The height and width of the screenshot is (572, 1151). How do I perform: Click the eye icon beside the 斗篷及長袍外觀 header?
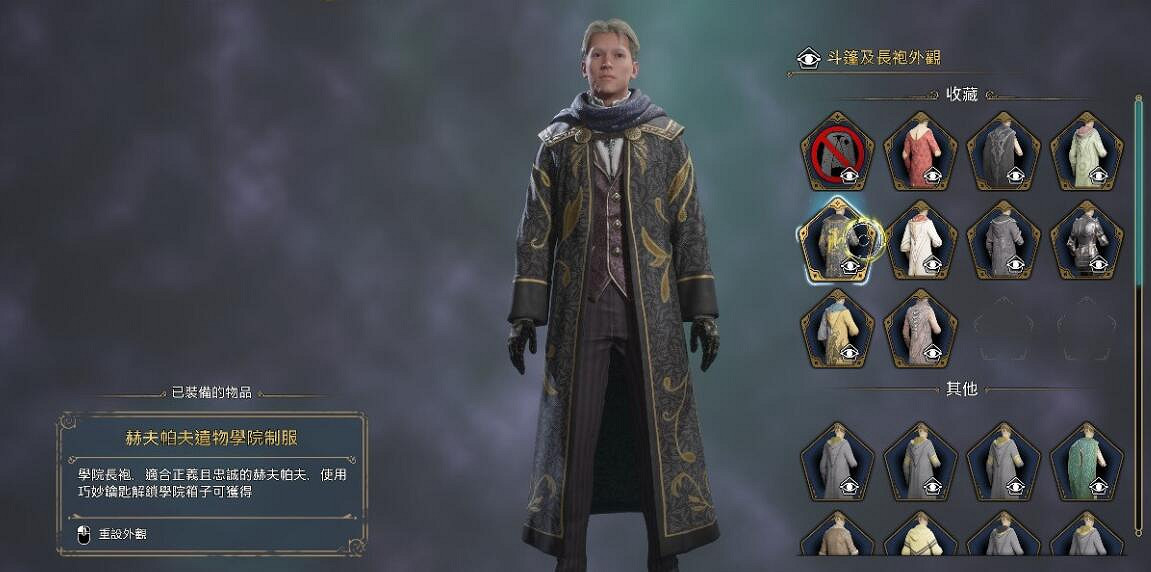coord(808,59)
